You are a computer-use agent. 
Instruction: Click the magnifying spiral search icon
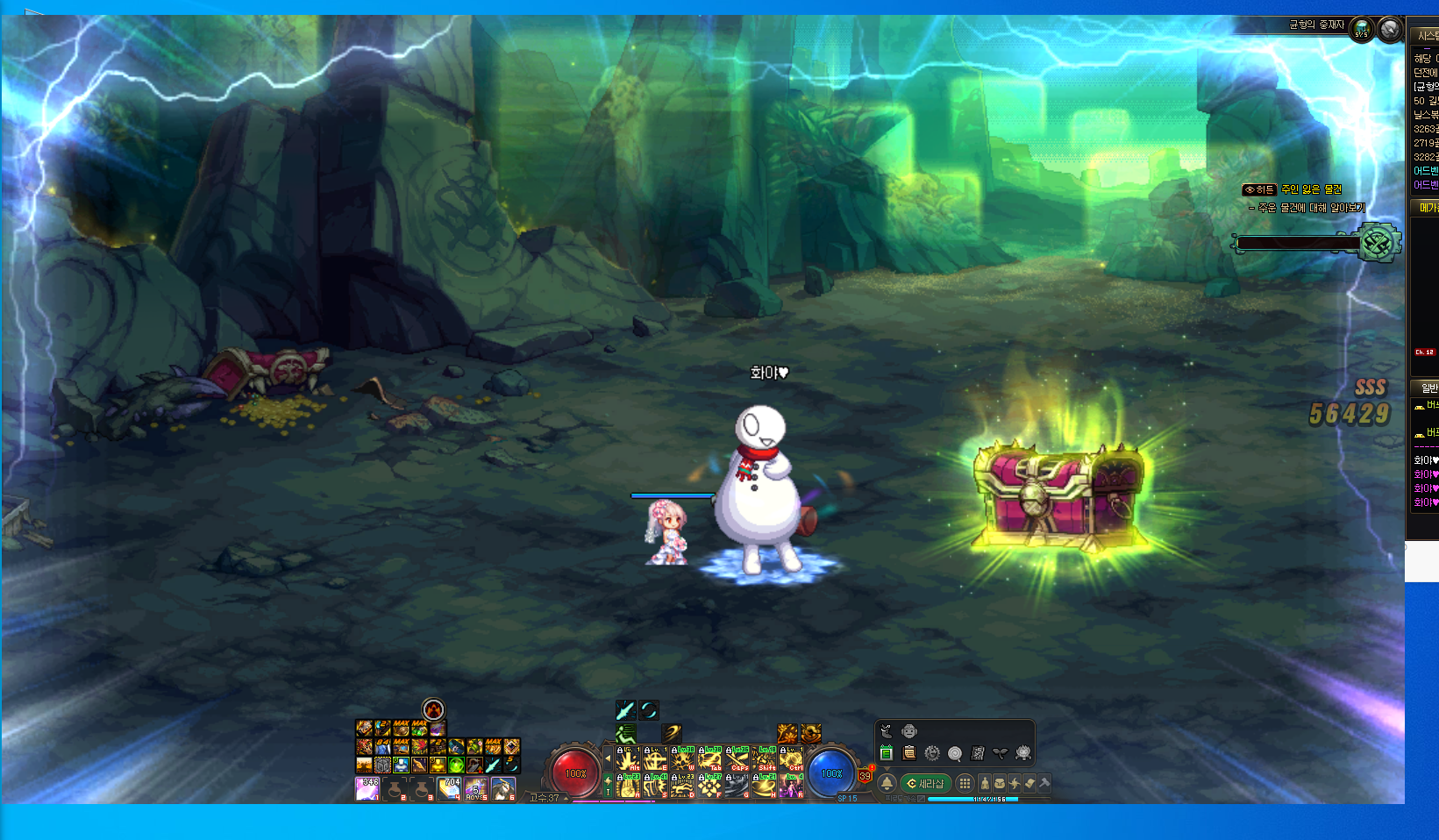pyautogui.click(x=955, y=753)
